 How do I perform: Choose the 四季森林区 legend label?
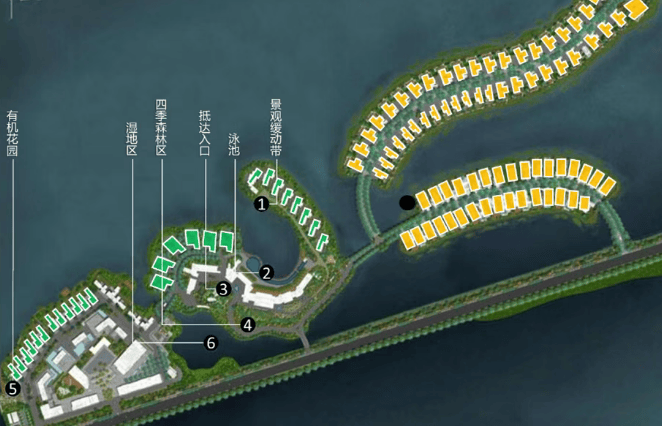coord(161,126)
